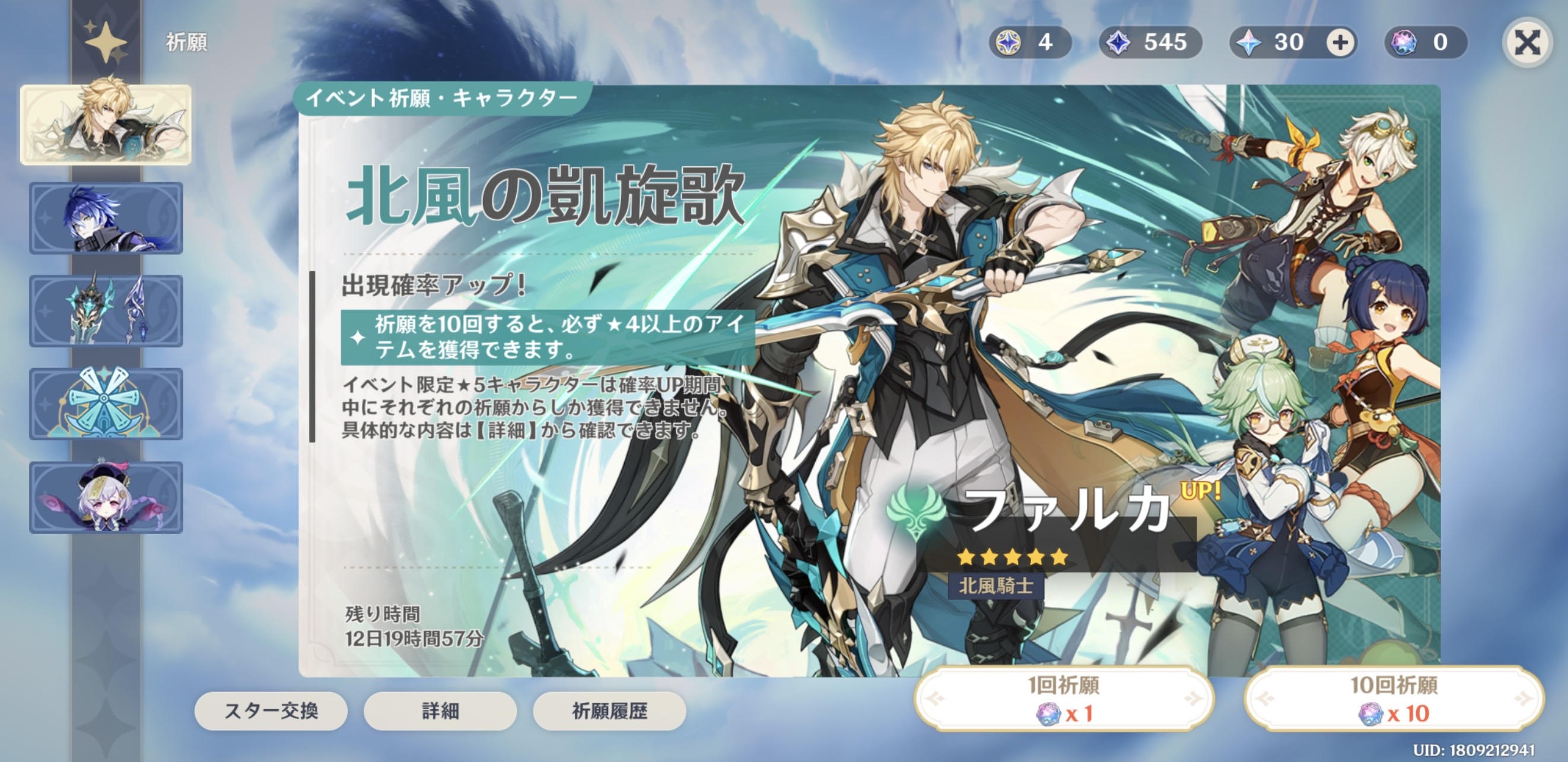Switch to the blue-haired character banner
1568x762 pixels.
[106, 218]
